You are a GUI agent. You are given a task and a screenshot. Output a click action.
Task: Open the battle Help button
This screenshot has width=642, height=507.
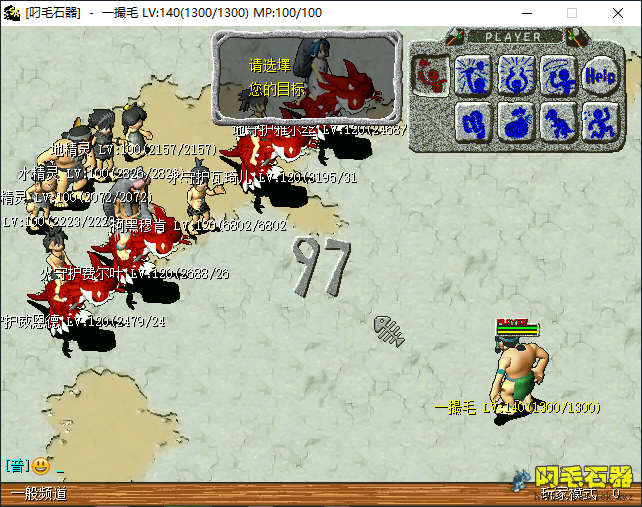pyautogui.click(x=599, y=73)
